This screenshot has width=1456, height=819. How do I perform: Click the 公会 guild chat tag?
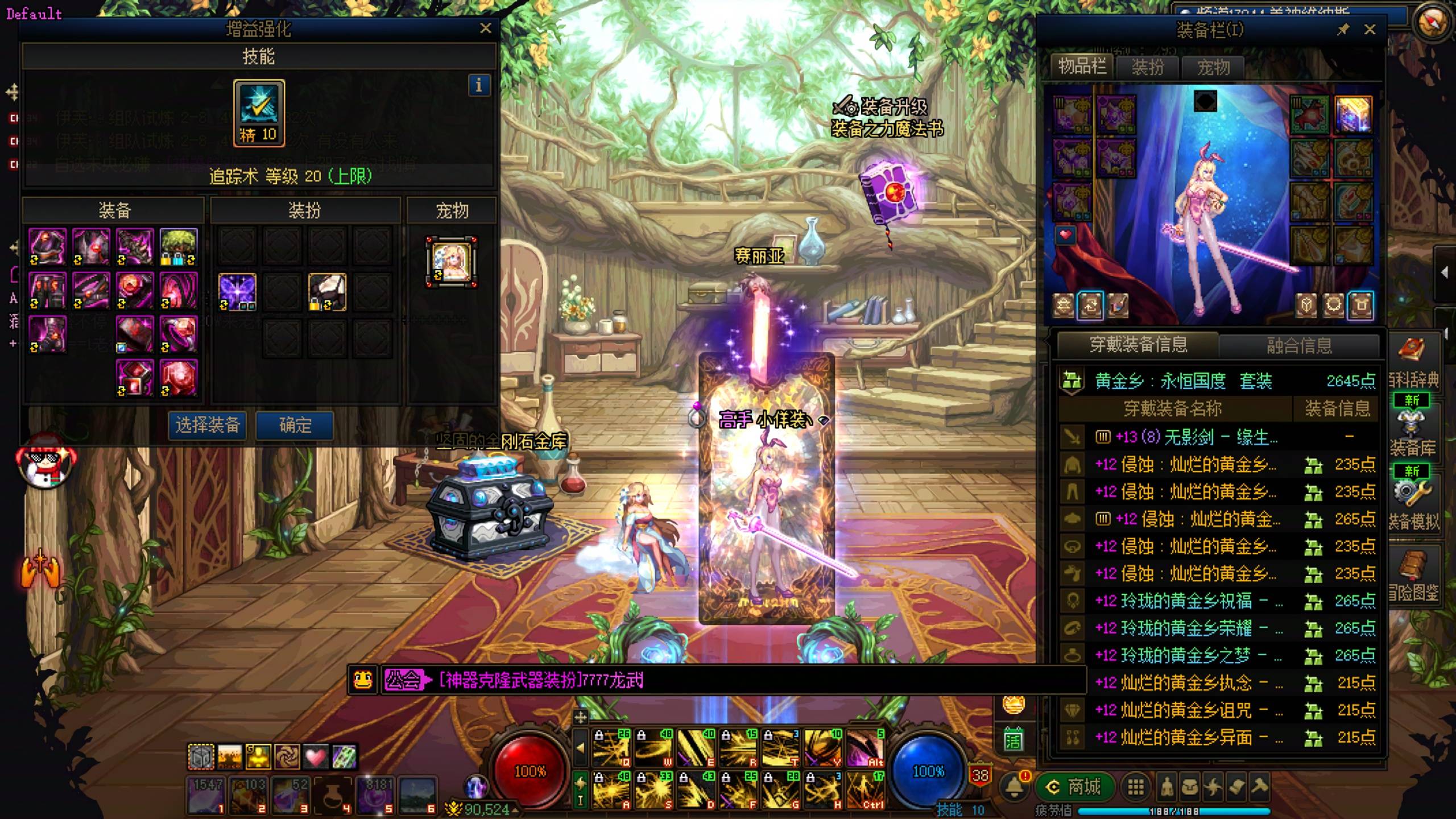(403, 680)
